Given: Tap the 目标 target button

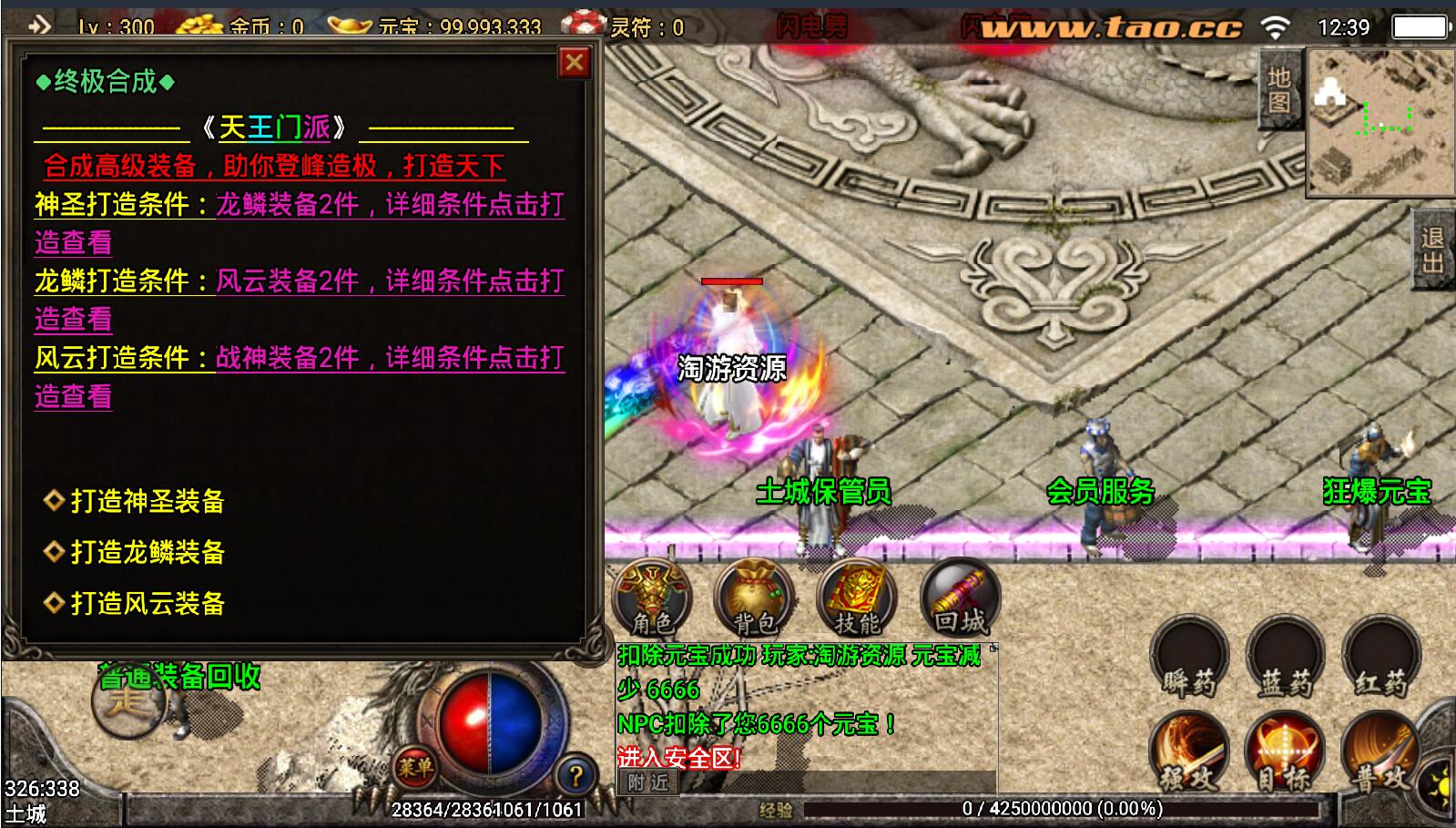Looking at the screenshot, I should click(x=1285, y=752).
